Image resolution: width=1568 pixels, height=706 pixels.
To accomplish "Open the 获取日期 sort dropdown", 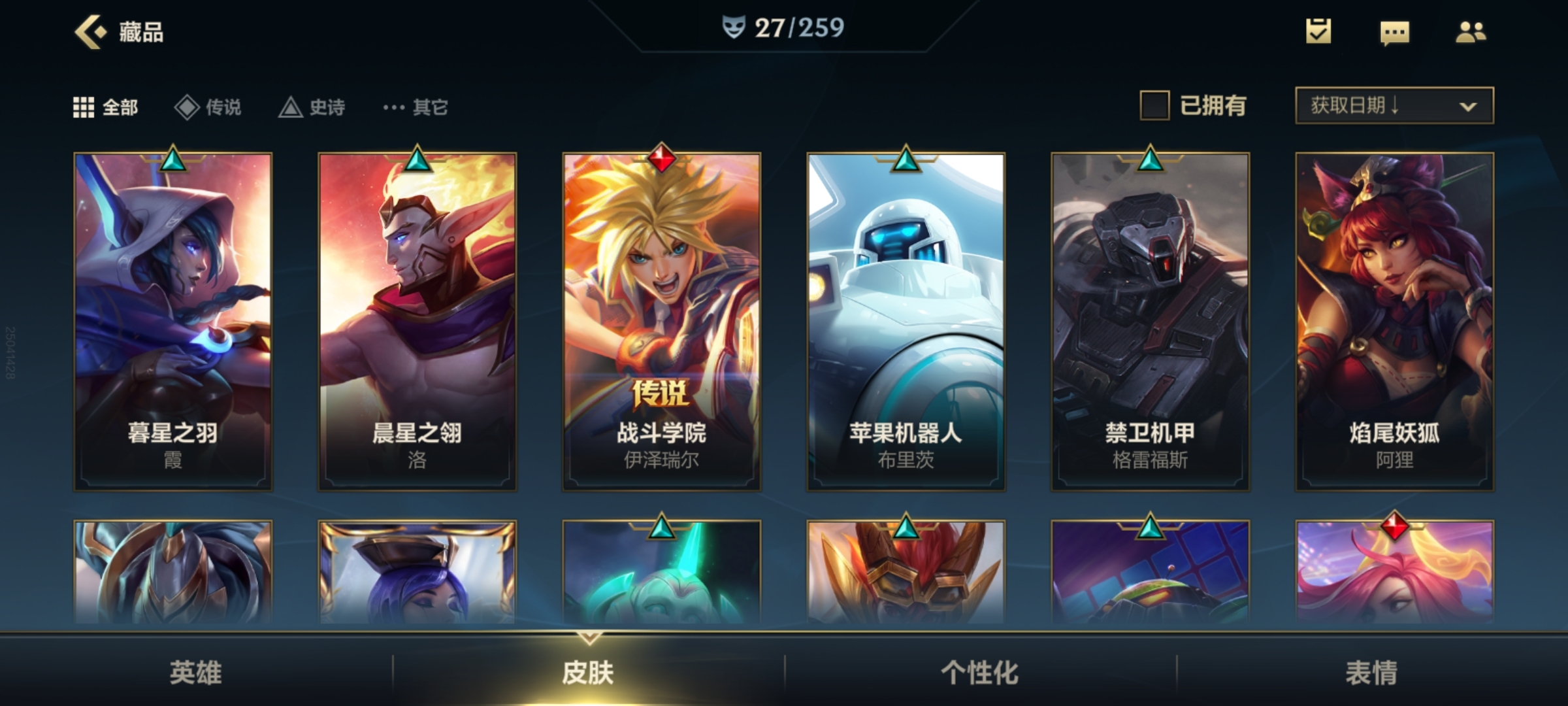I will coord(1394,106).
